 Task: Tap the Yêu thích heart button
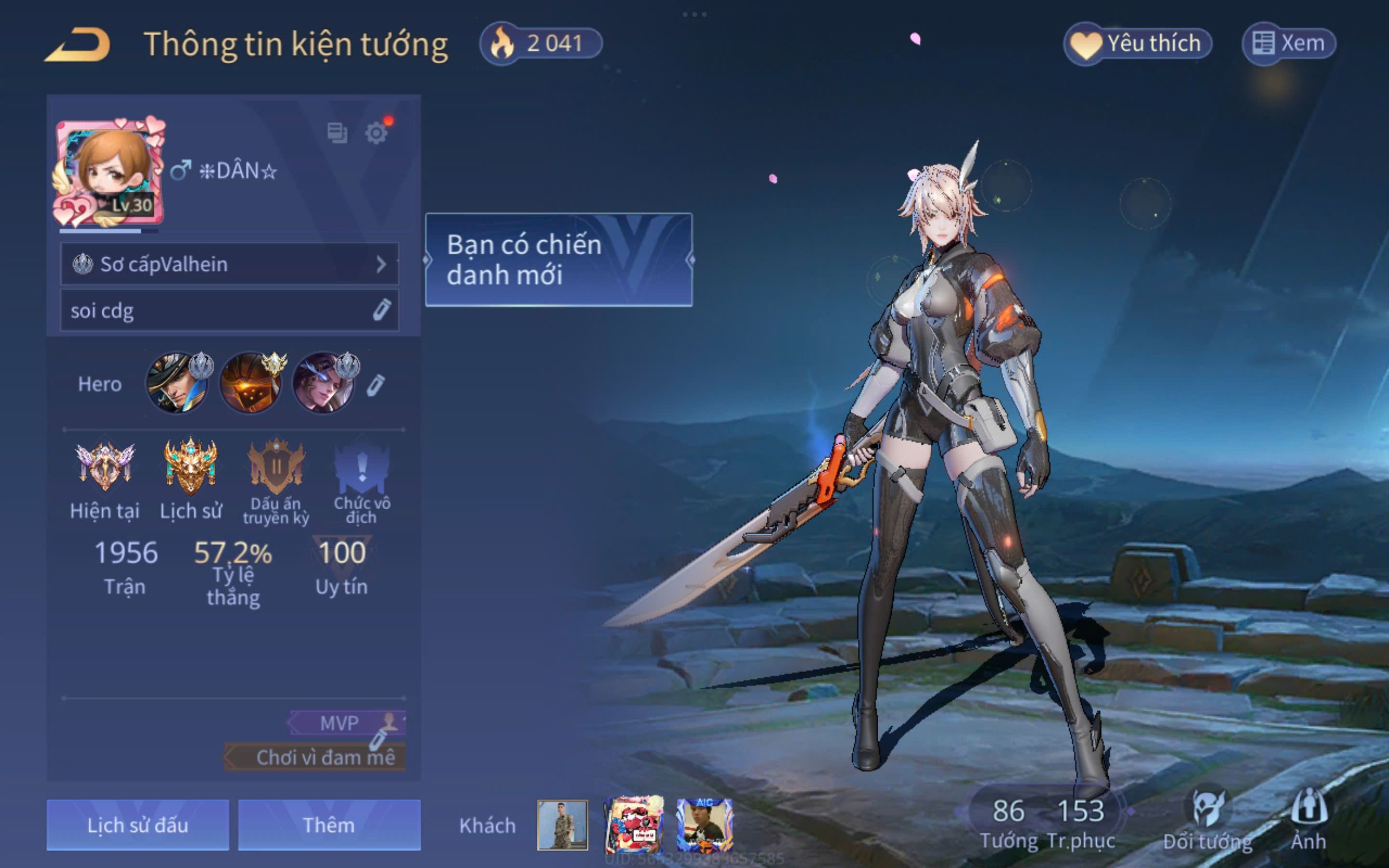(x=1138, y=43)
